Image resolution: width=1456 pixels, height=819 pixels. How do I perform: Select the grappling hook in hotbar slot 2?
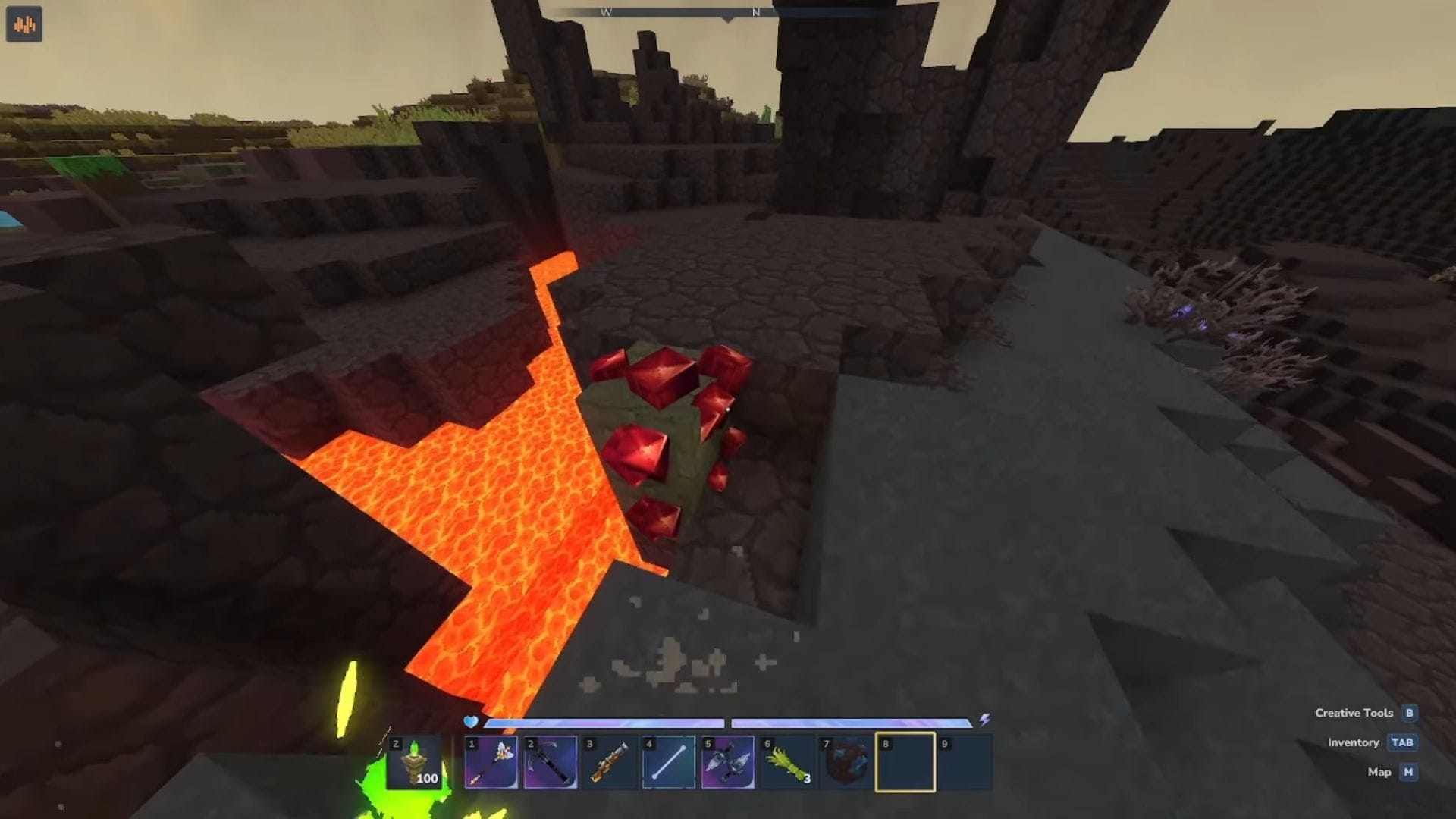click(x=550, y=762)
